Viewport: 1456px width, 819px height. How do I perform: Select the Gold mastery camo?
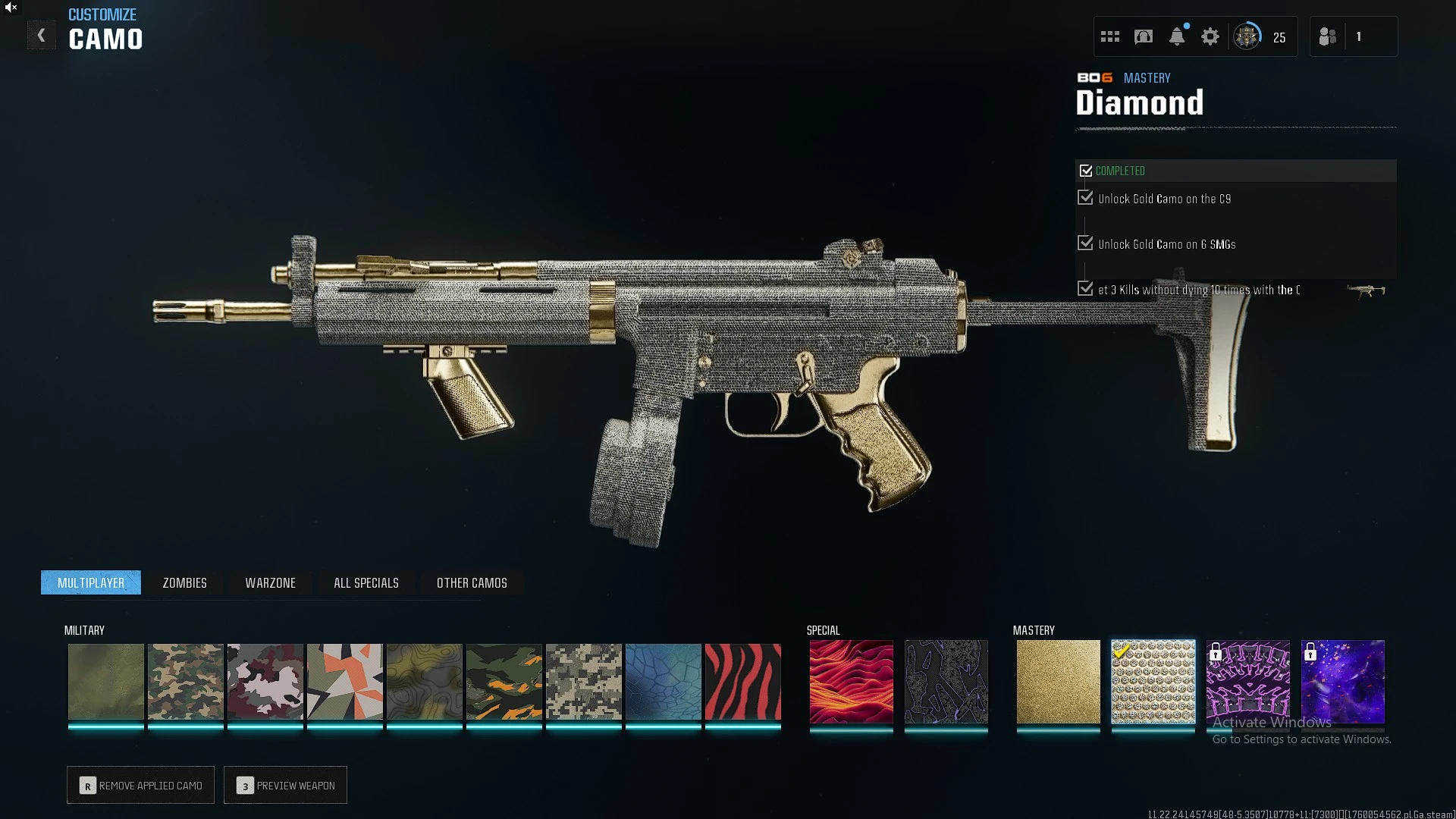(1058, 681)
